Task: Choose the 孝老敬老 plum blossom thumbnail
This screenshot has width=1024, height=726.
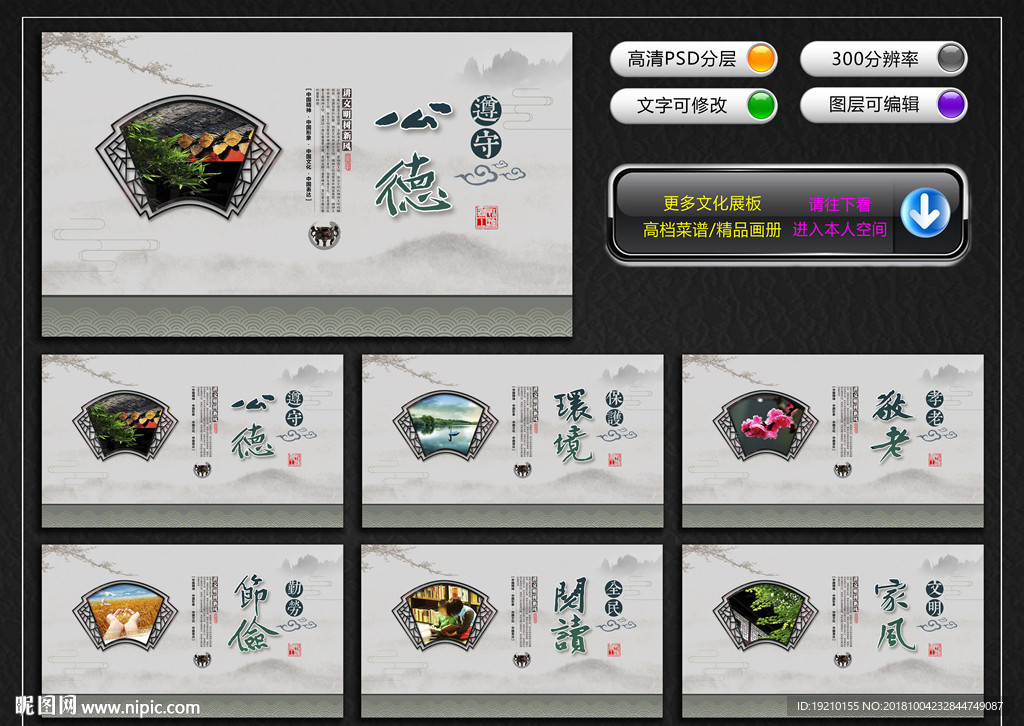Action: pos(832,440)
